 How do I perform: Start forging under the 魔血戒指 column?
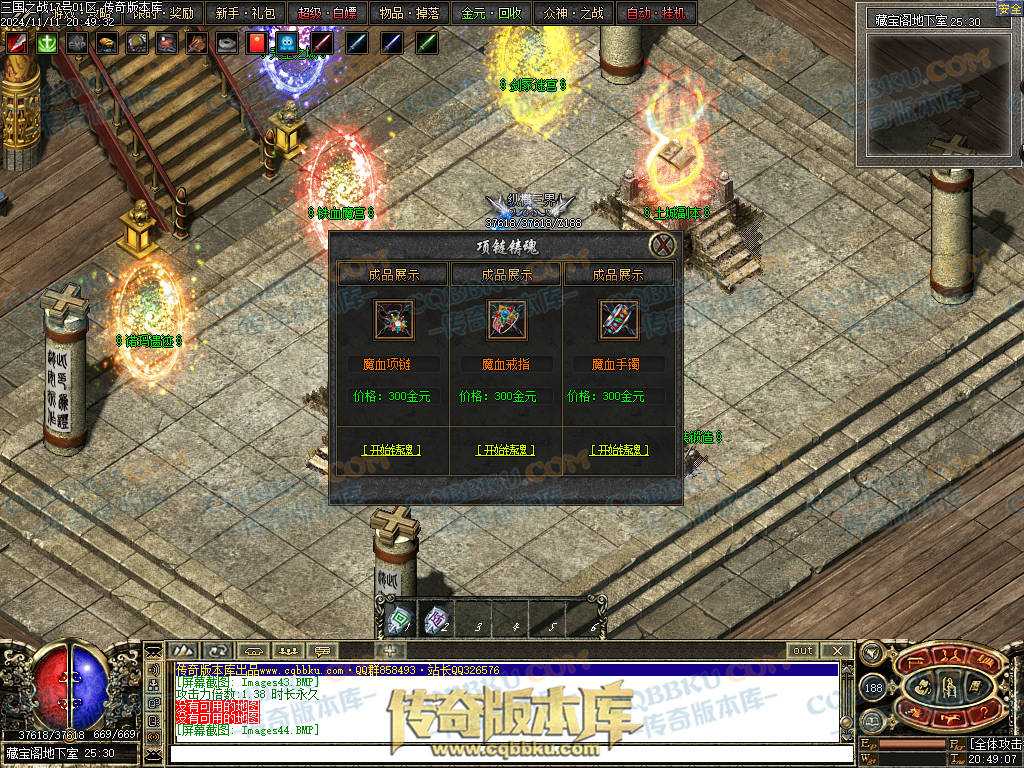(x=505, y=450)
